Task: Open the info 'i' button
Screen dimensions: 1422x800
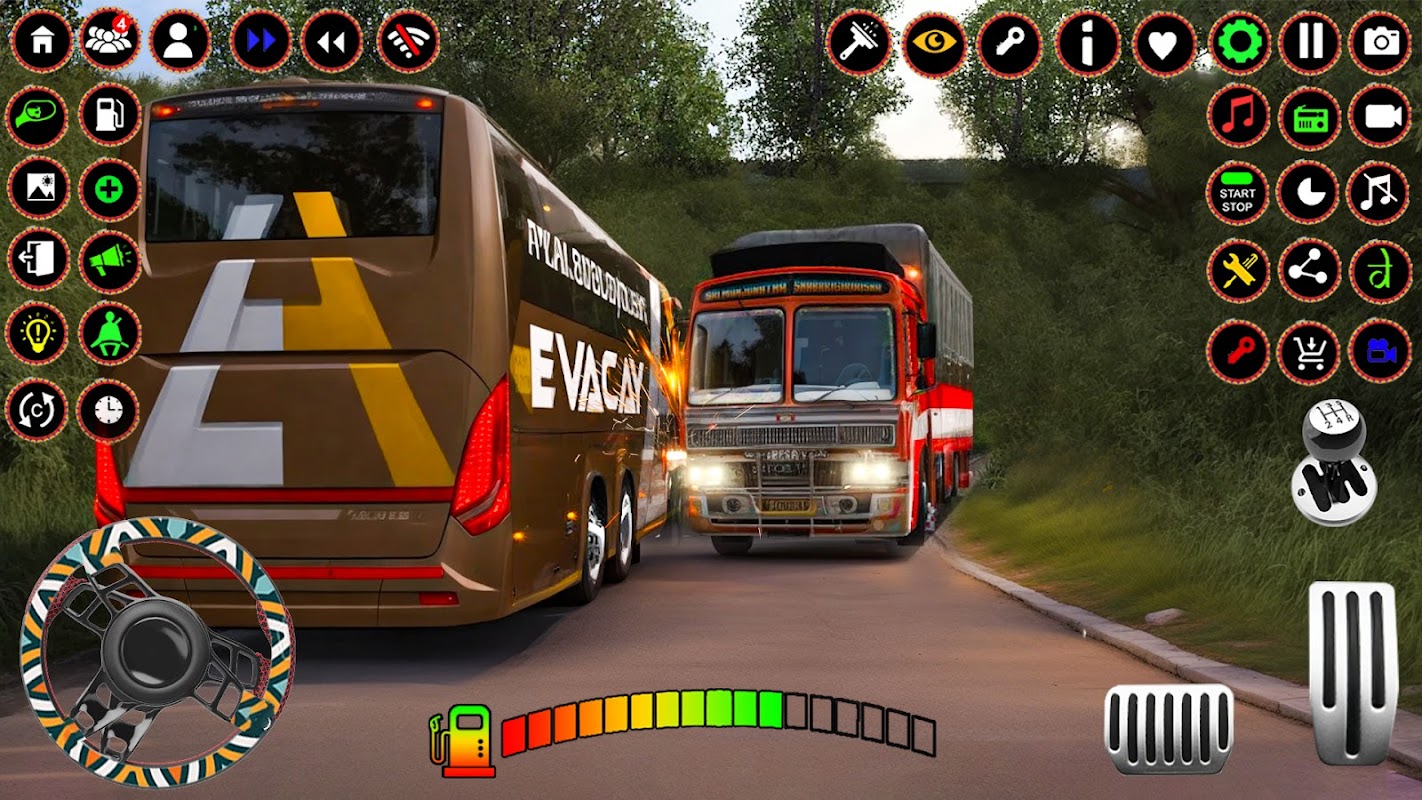Action: click(1087, 43)
